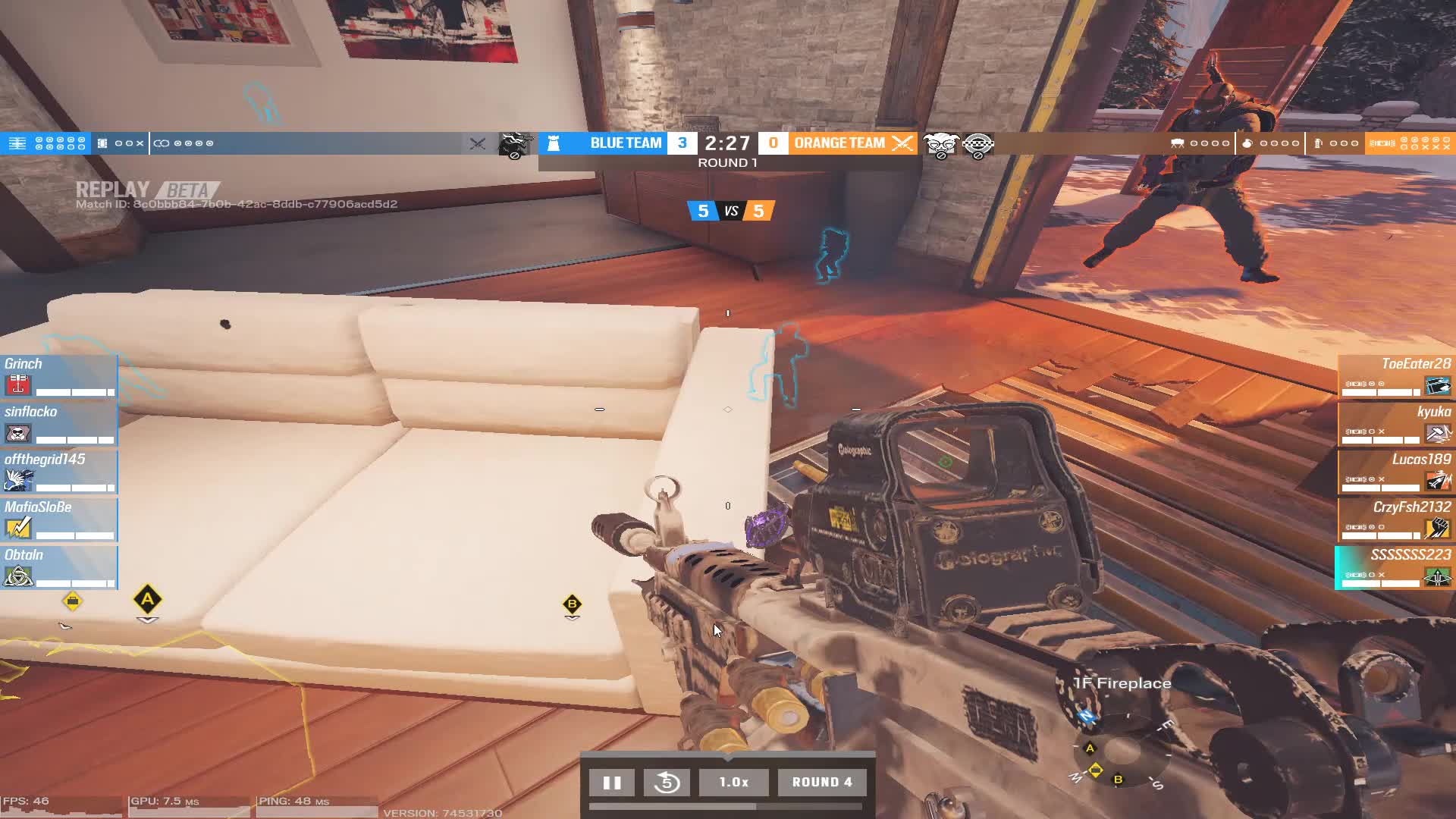Click the Orange Team crossed-swords emblem

point(901,143)
